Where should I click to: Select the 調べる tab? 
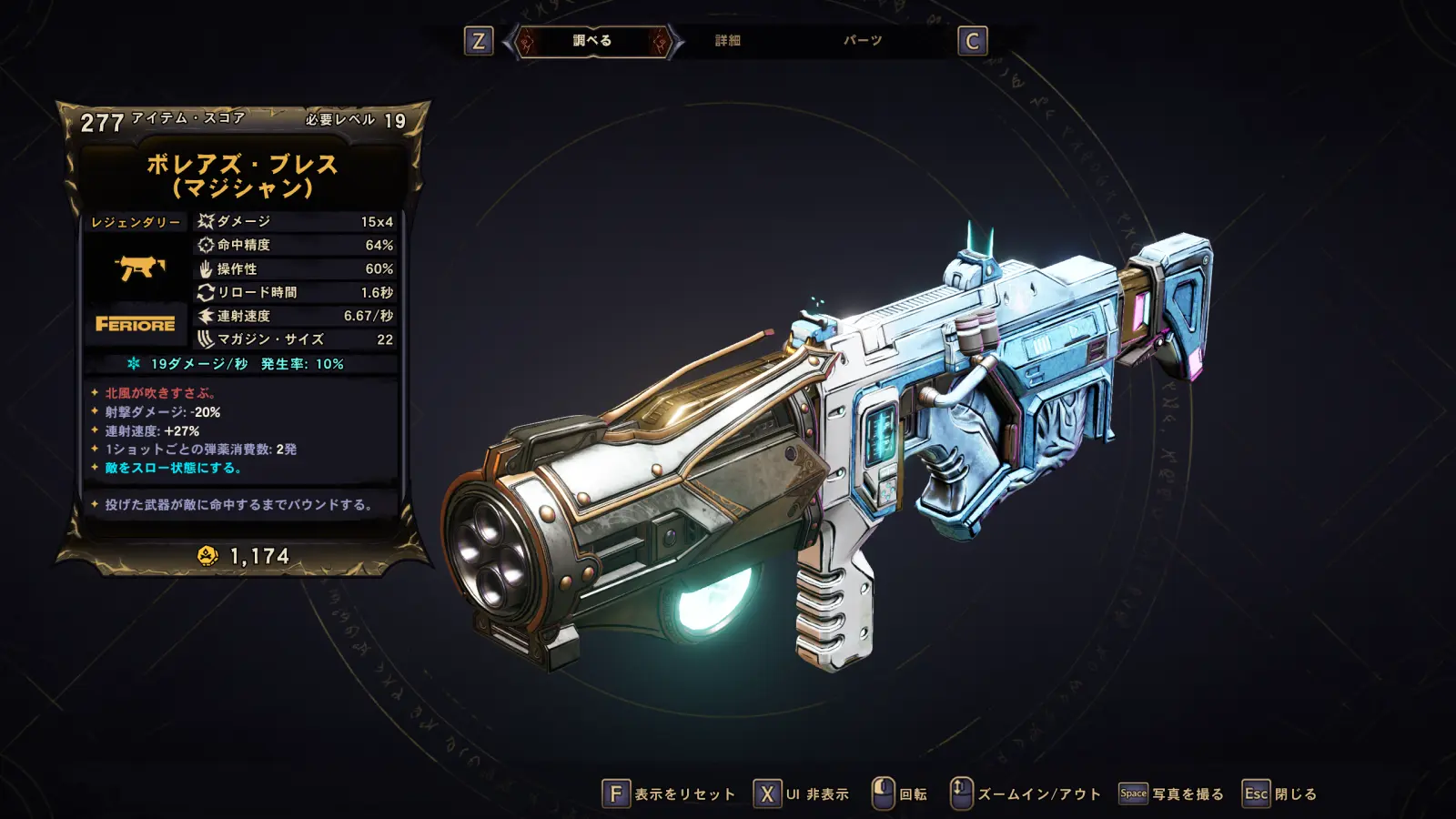click(592, 41)
